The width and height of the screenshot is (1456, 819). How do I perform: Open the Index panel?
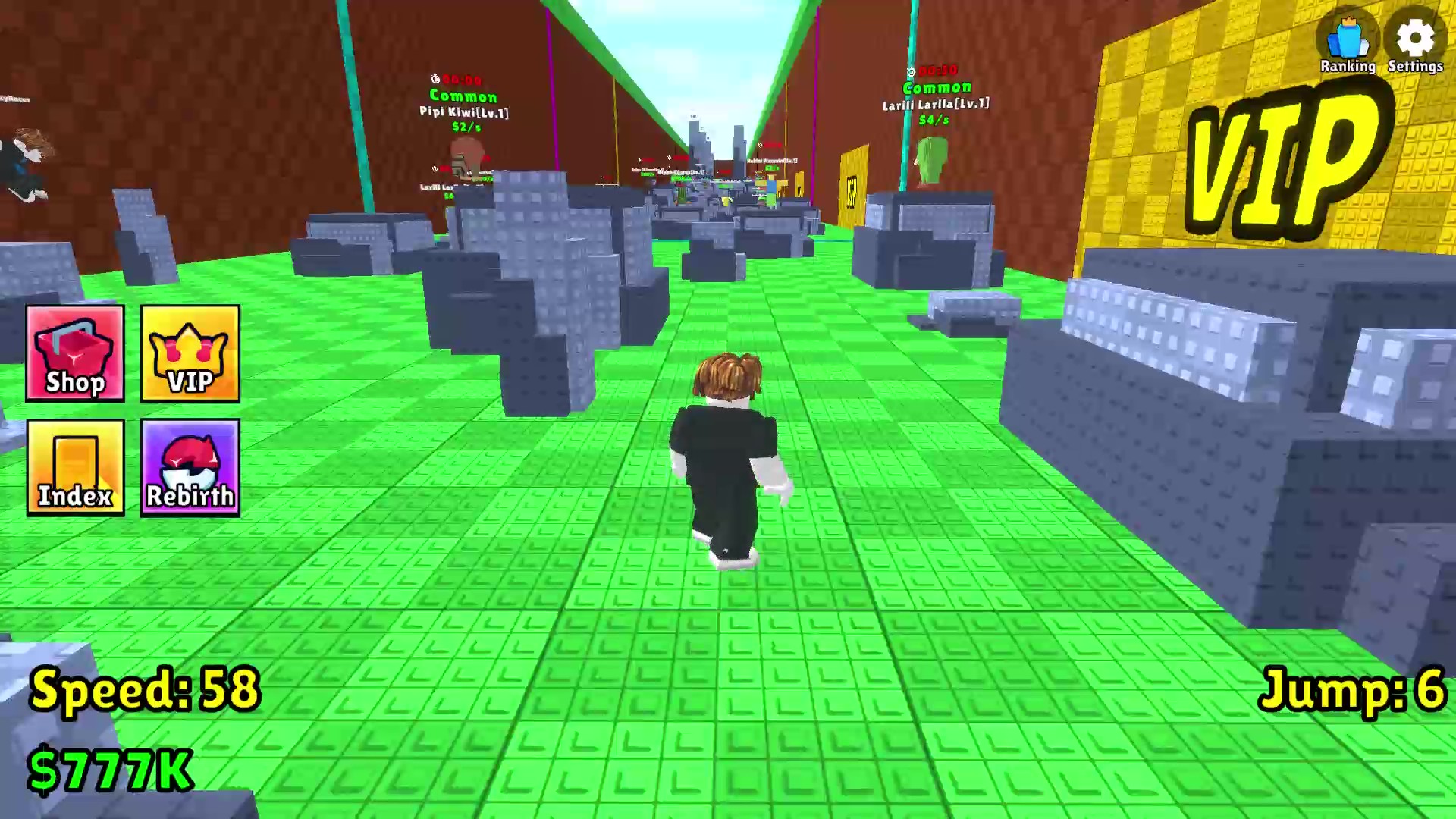pos(74,468)
